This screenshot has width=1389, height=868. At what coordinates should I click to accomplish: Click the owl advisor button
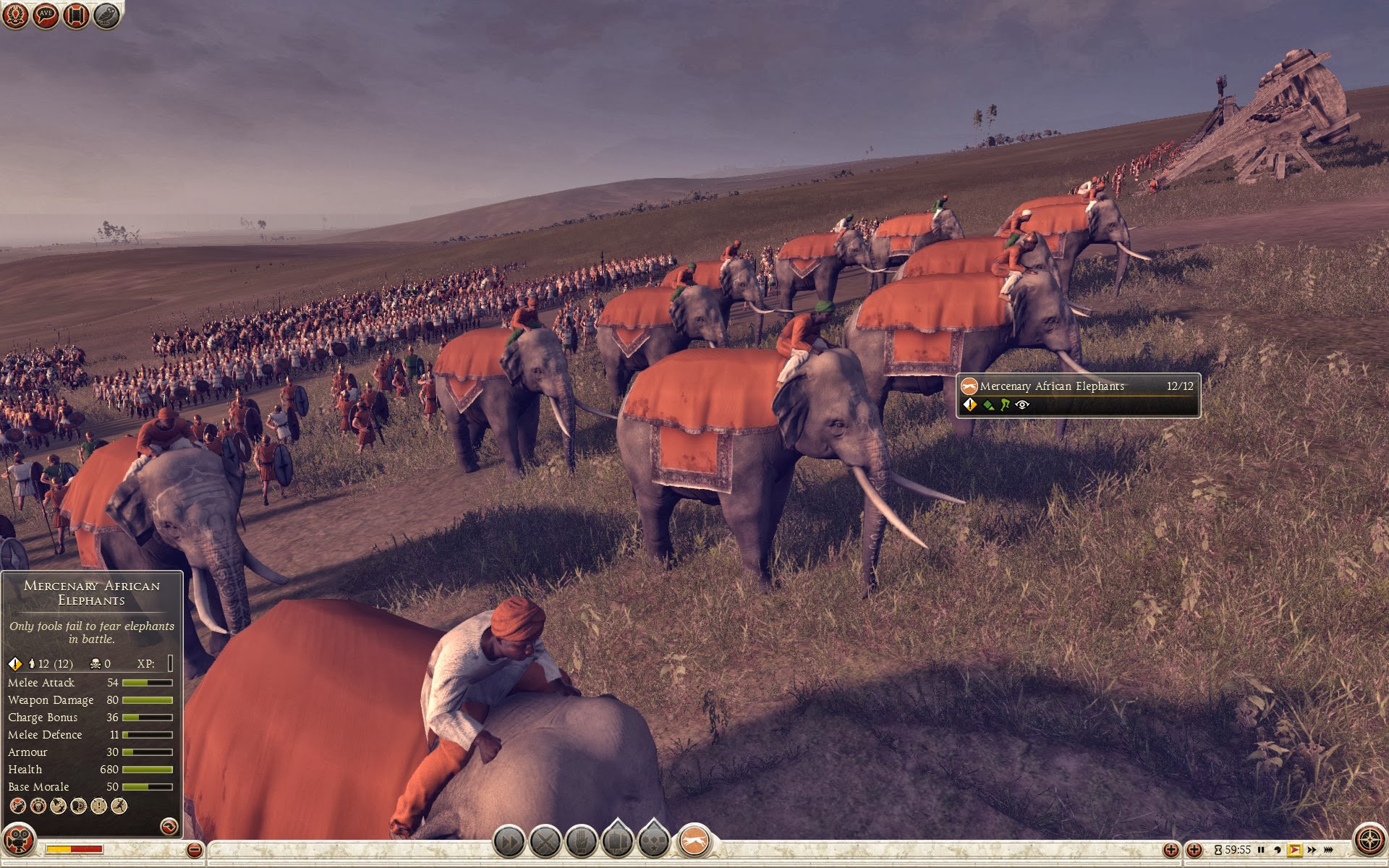coord(106,14)
